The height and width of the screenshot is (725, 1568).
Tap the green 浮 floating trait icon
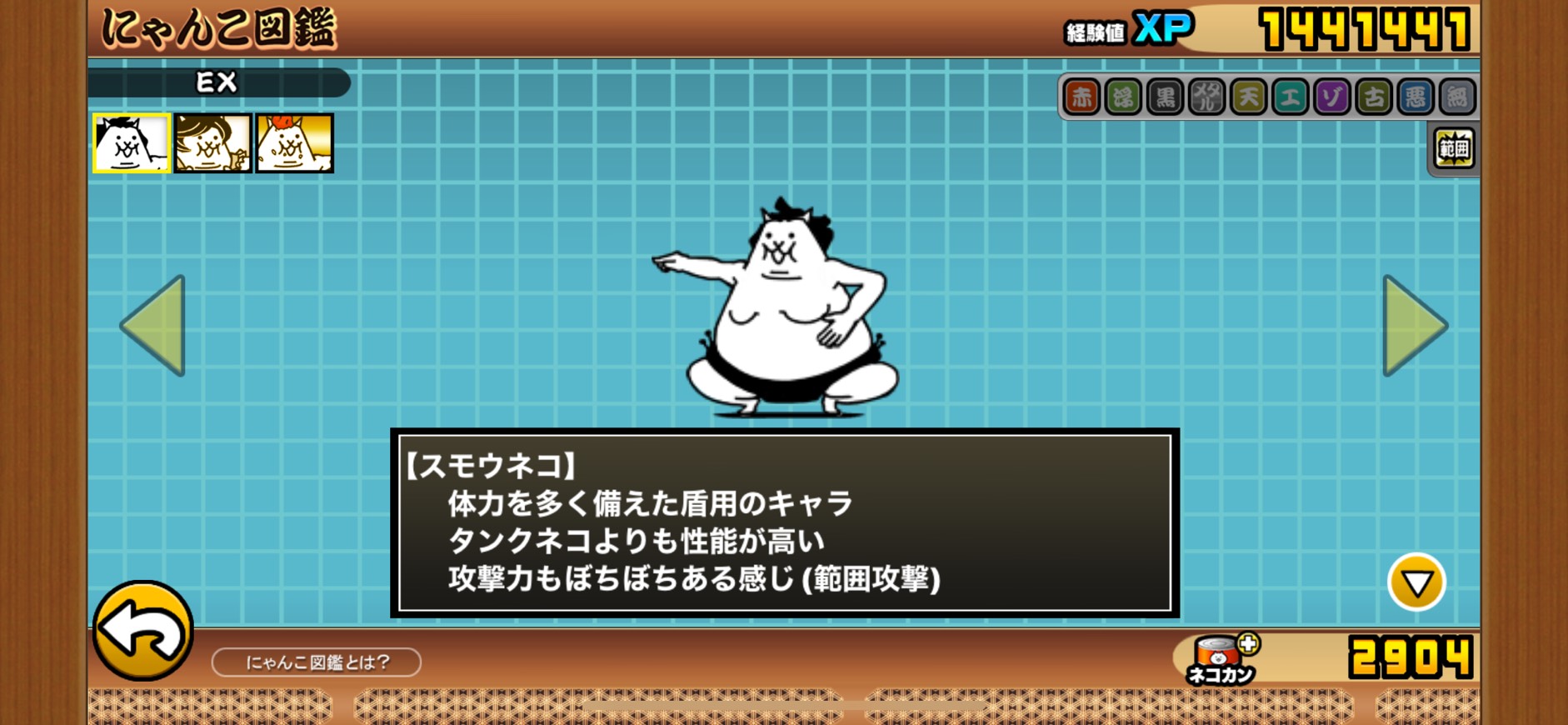(x=1123, y=97)
